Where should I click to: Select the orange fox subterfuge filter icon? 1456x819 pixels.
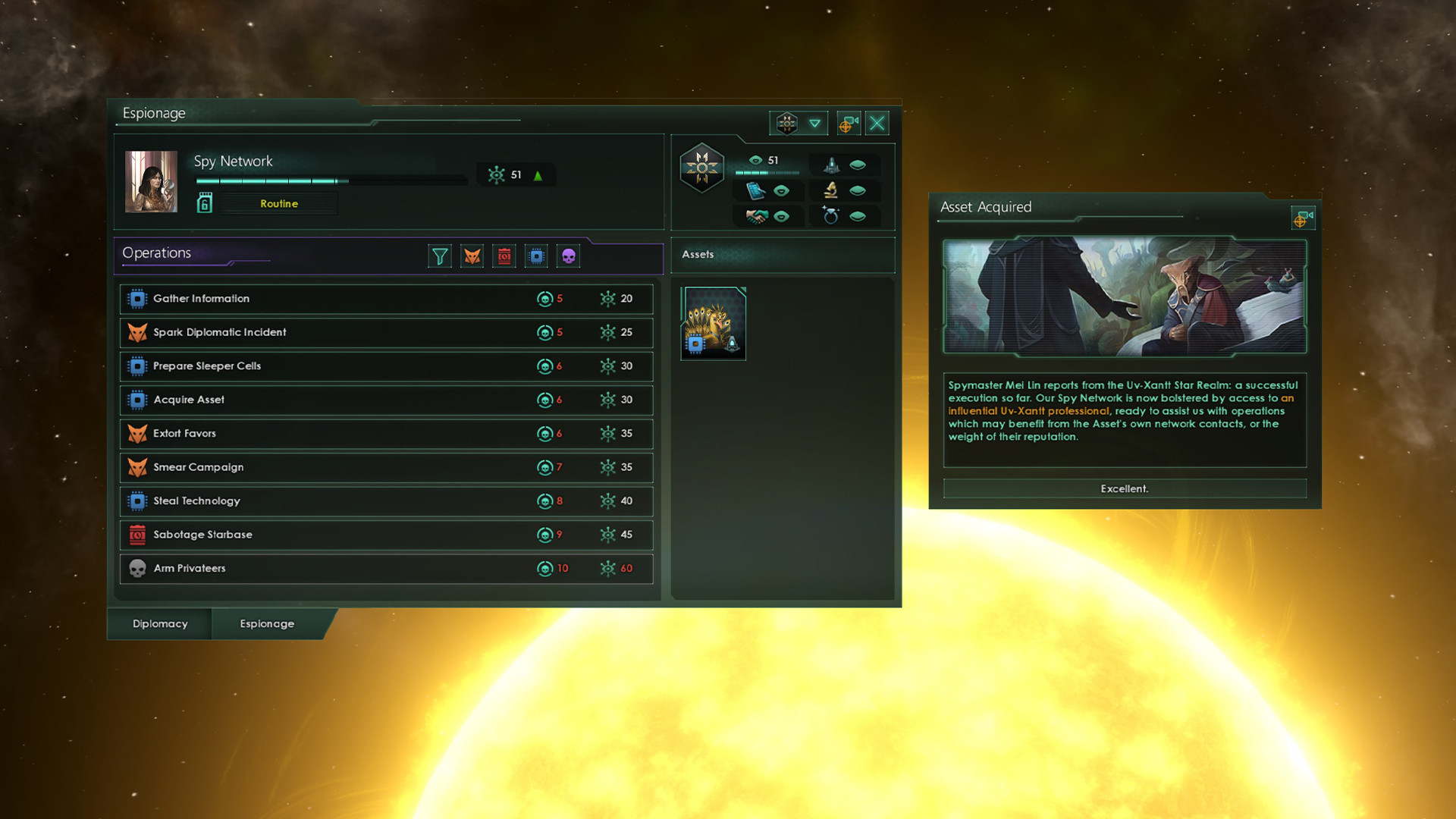[472, 256]
